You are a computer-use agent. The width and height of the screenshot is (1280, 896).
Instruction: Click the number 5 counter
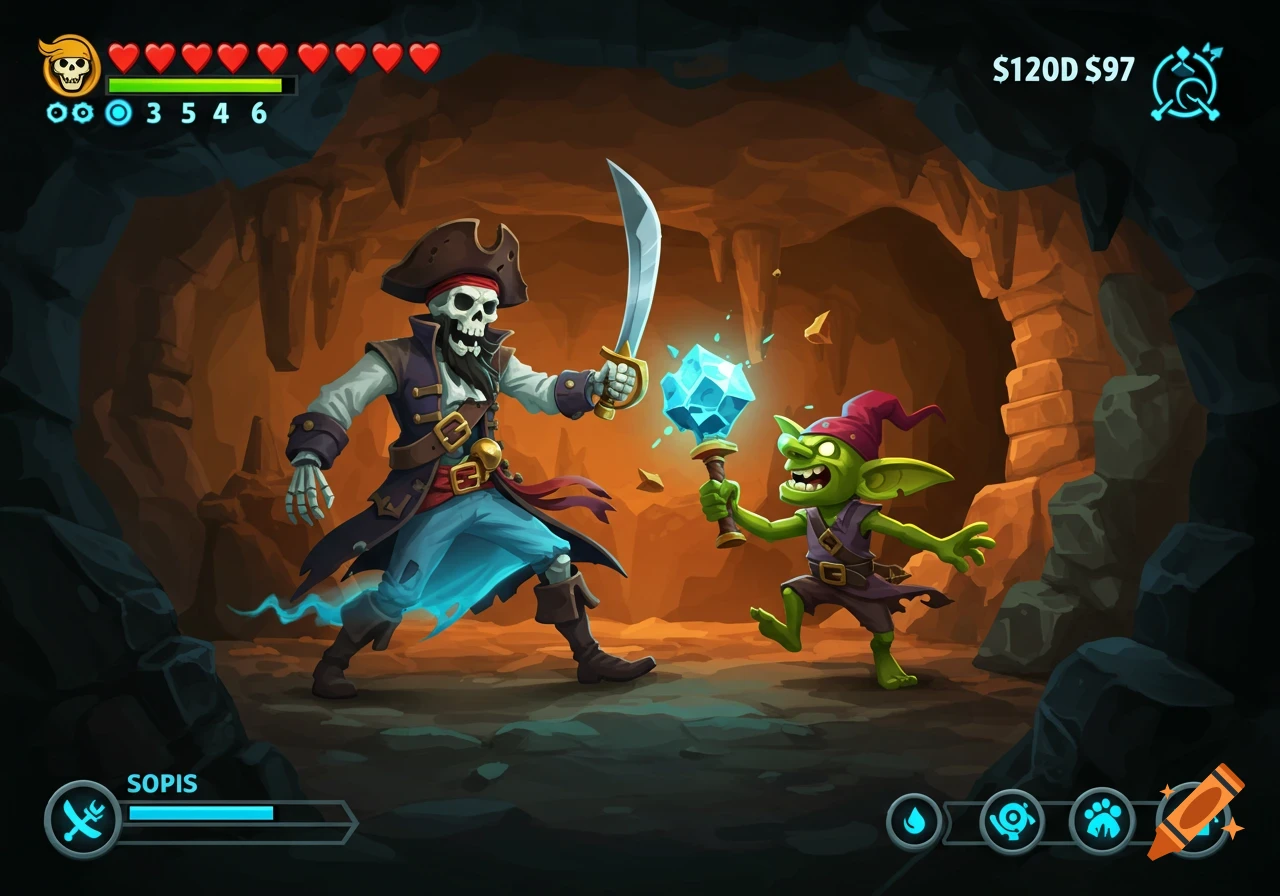click(x=186, y=112)
